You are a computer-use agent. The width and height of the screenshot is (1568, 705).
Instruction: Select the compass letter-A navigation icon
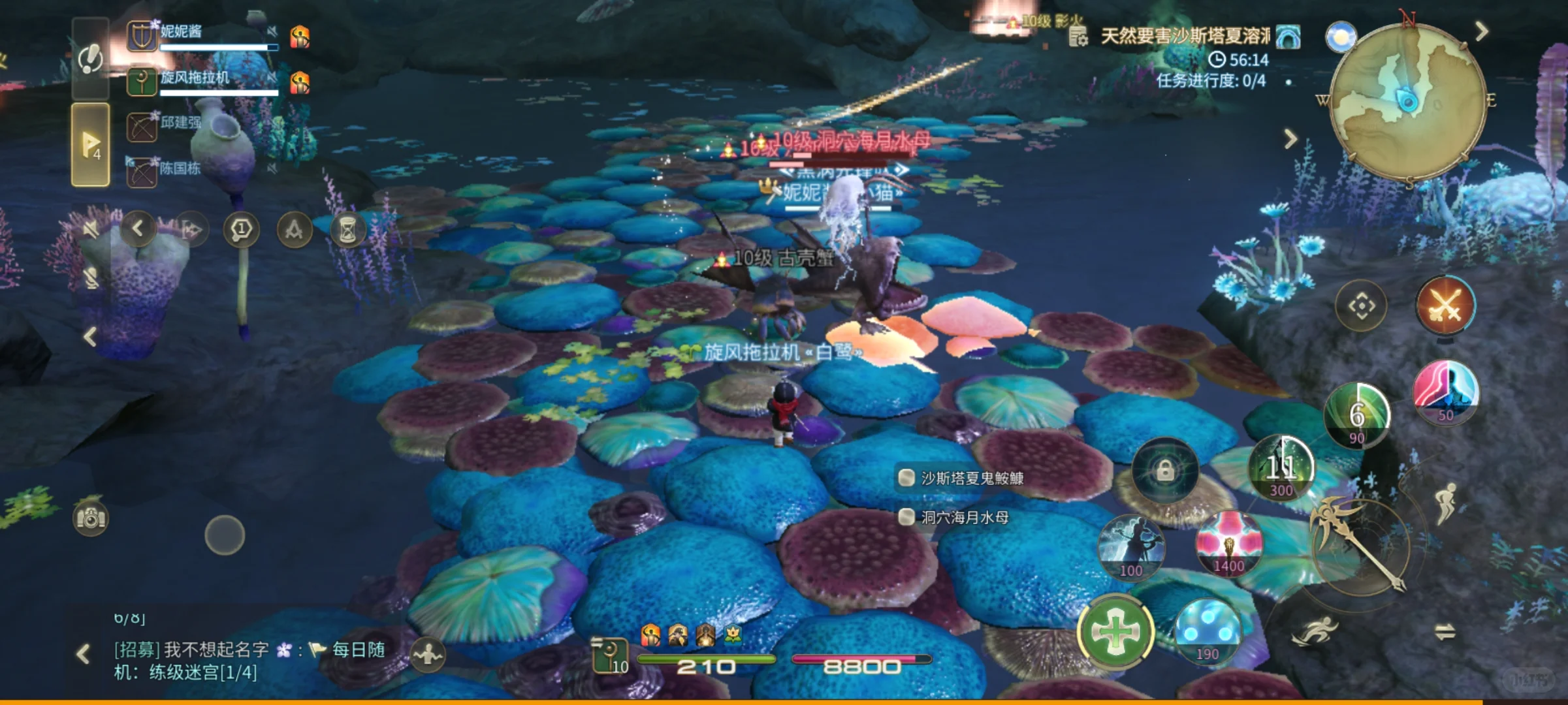tap(295, 230)
